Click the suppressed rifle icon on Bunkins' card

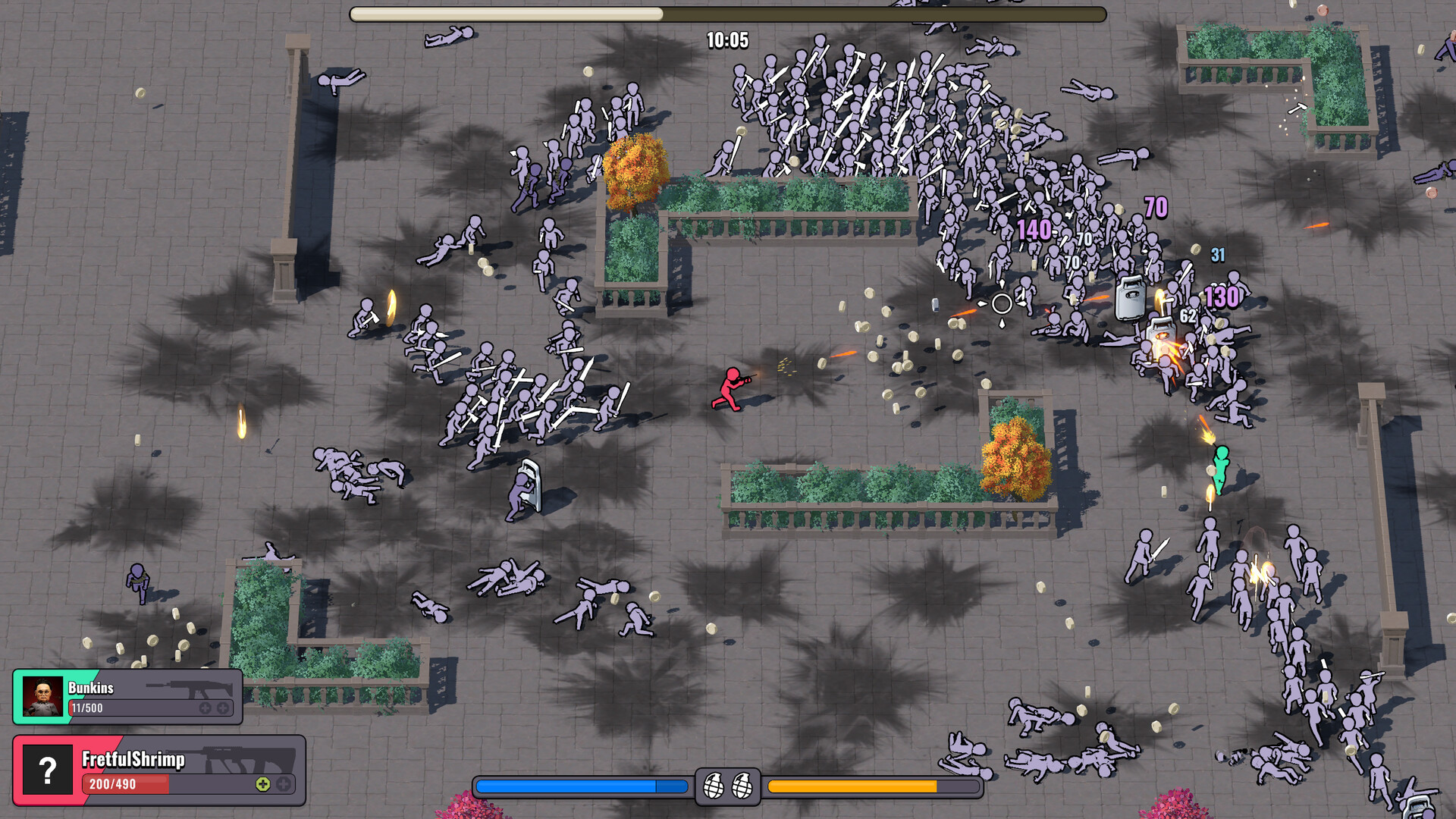coord(191,689)
